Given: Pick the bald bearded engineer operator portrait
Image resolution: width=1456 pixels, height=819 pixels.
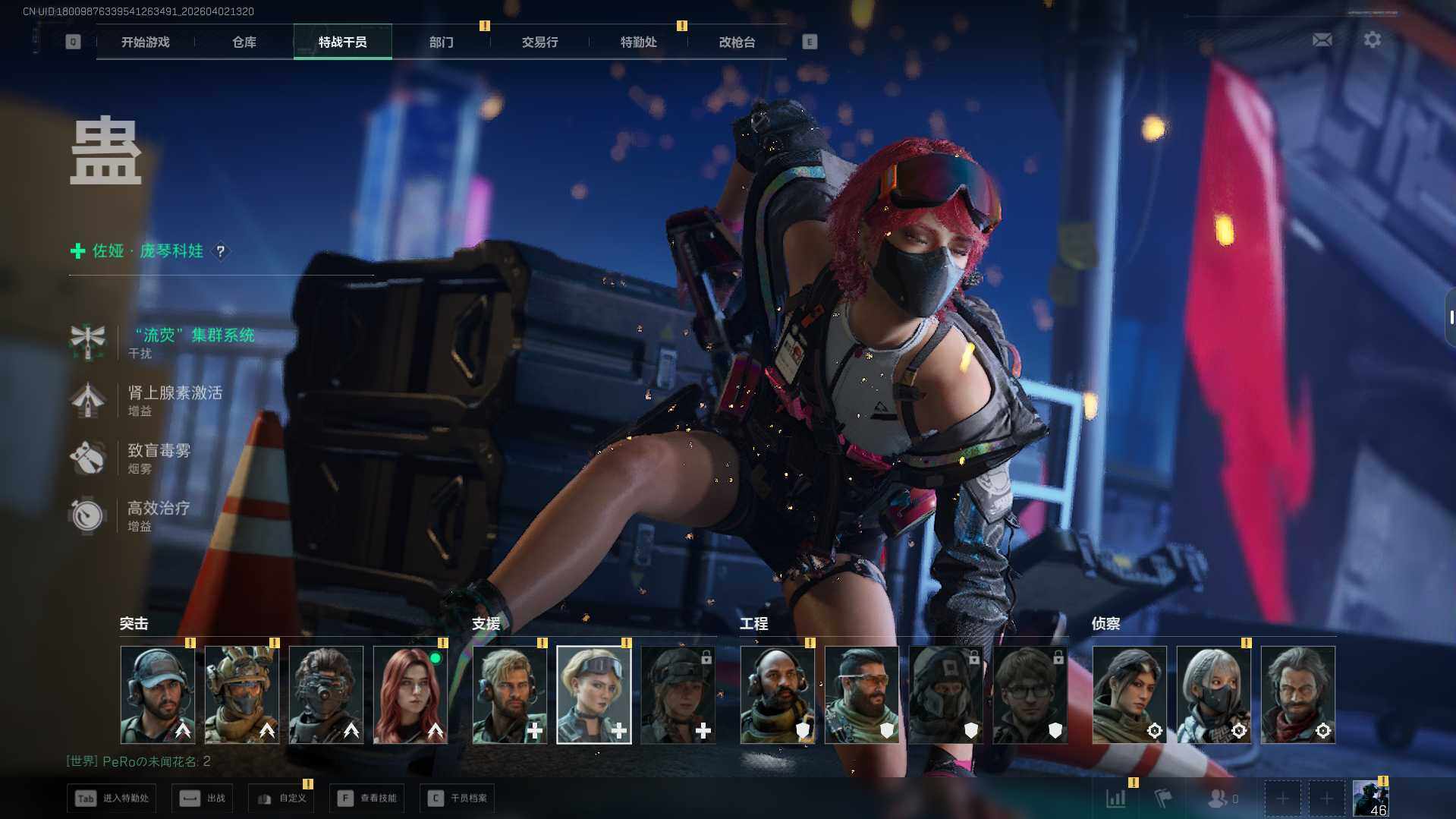Looking at the screenshot, I should click(777, 695).
